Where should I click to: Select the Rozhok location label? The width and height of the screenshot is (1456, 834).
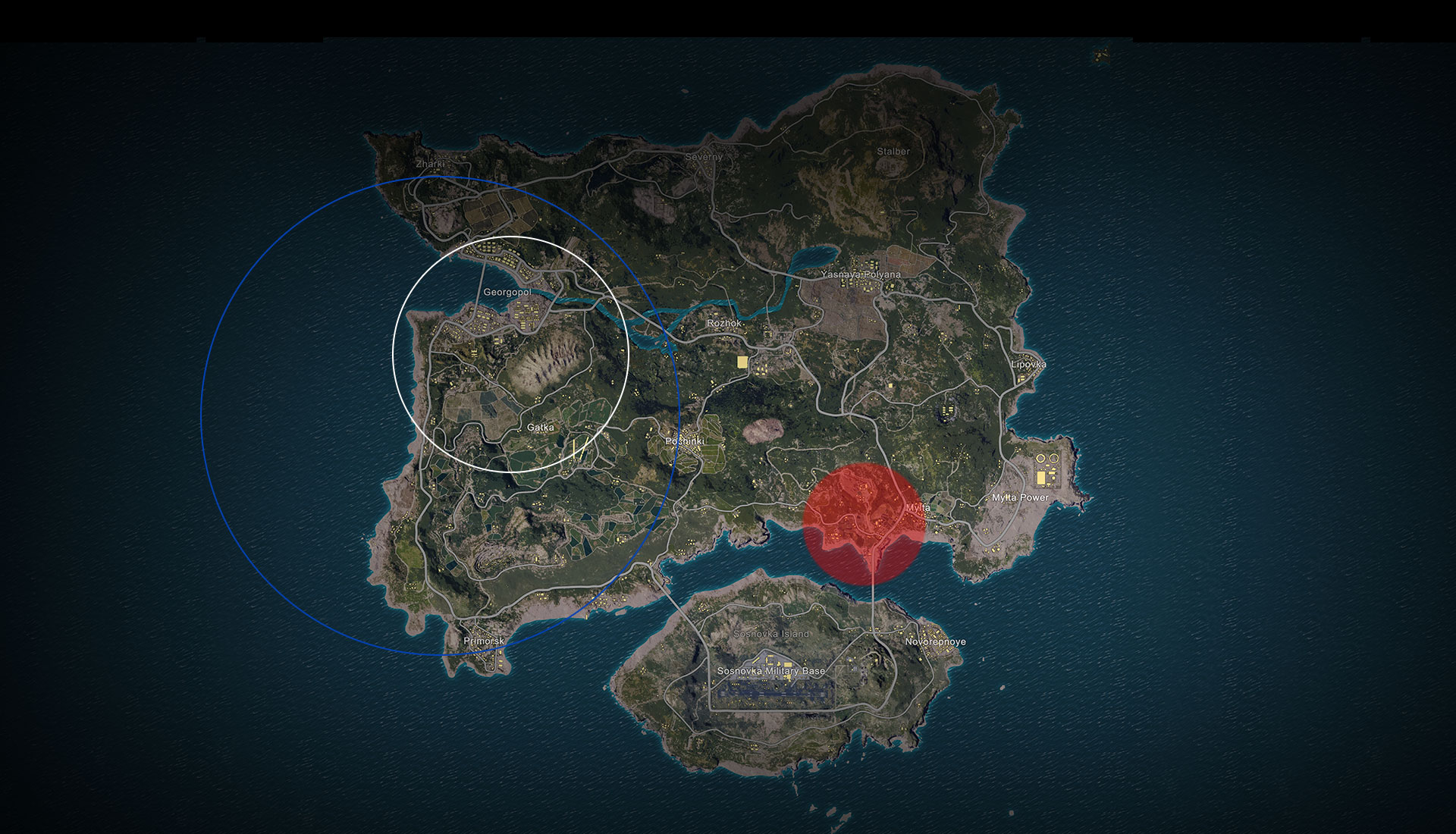pyautogui.click(x=724, y=323)
